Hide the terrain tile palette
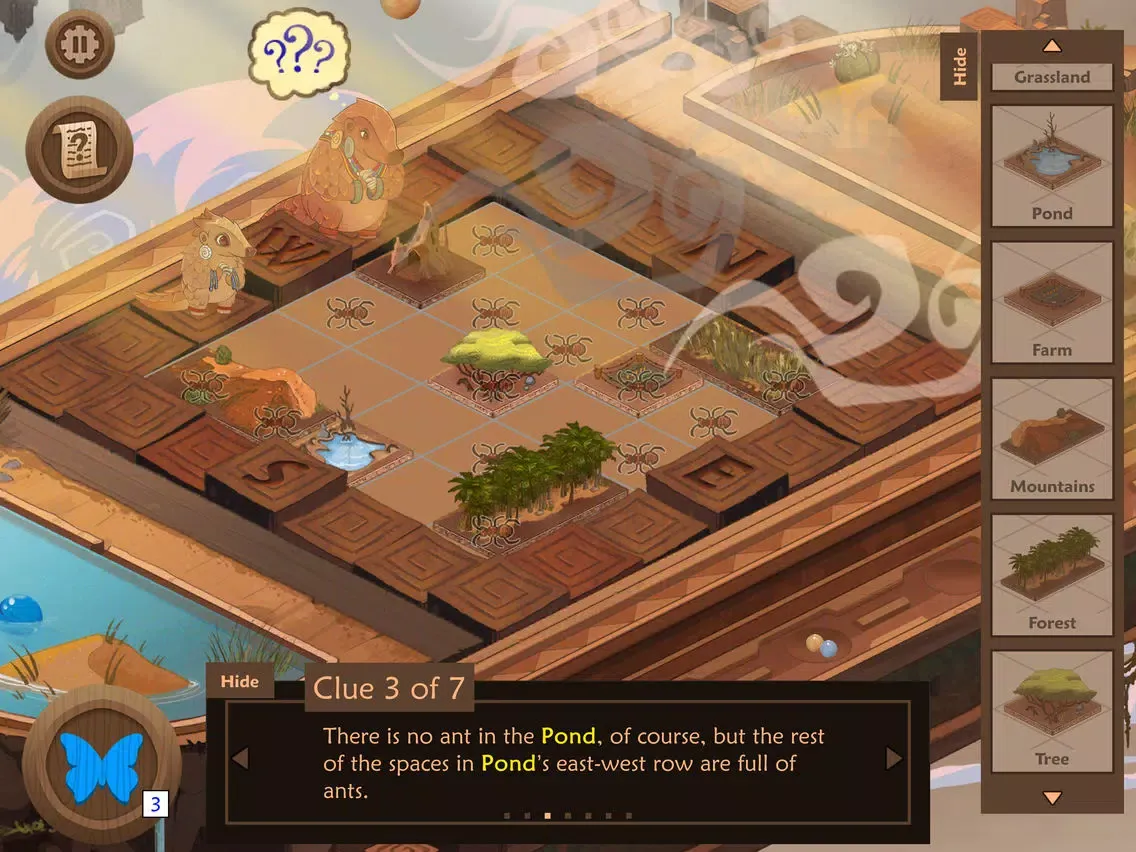The width and height of the screenshot is (1136, 852). coord(960,67)
